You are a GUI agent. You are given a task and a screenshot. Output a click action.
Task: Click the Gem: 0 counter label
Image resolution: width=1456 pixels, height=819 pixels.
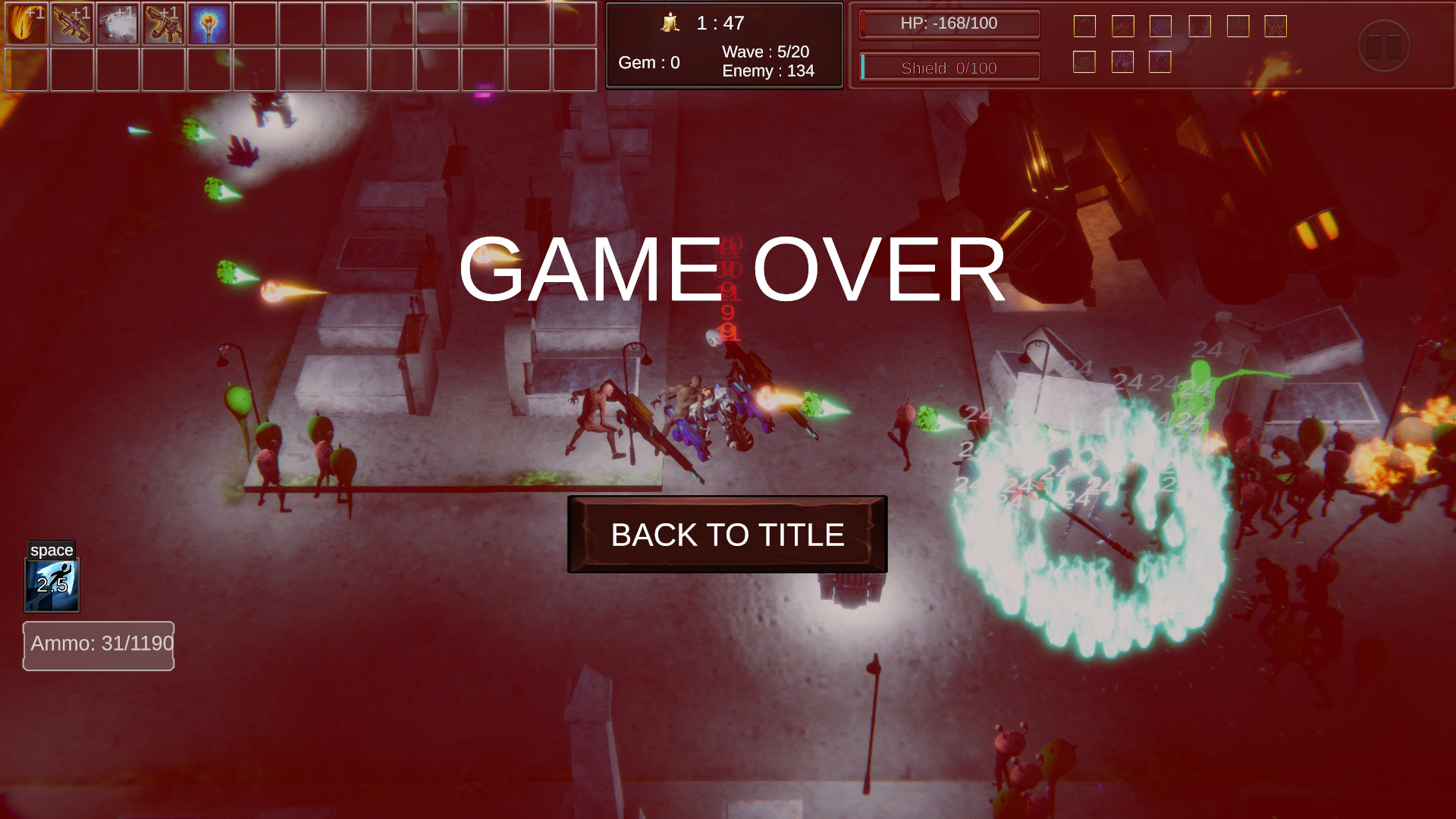[x=650, y=63]
